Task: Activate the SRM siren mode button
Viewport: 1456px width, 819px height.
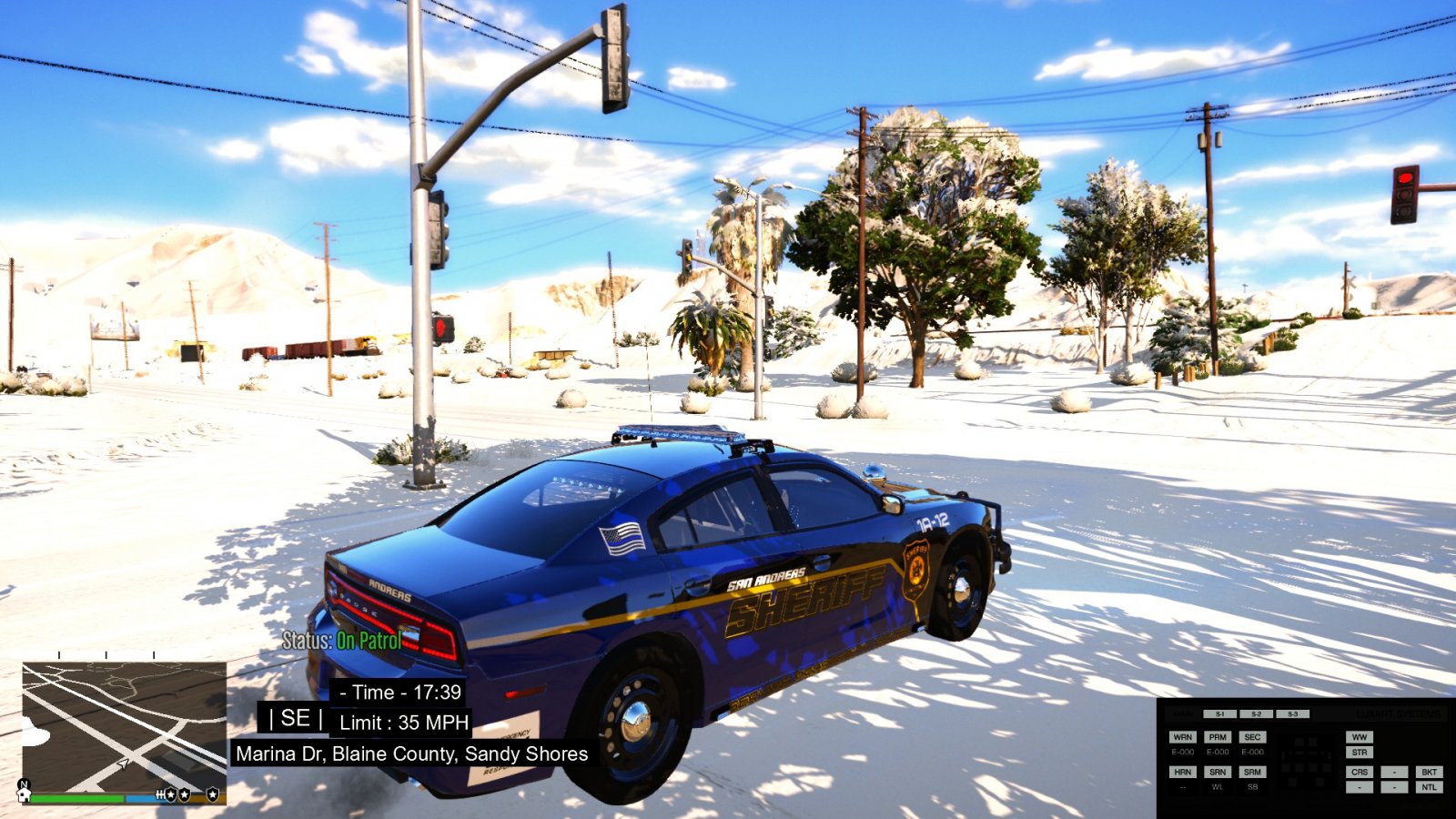Action: (1252, 772)
